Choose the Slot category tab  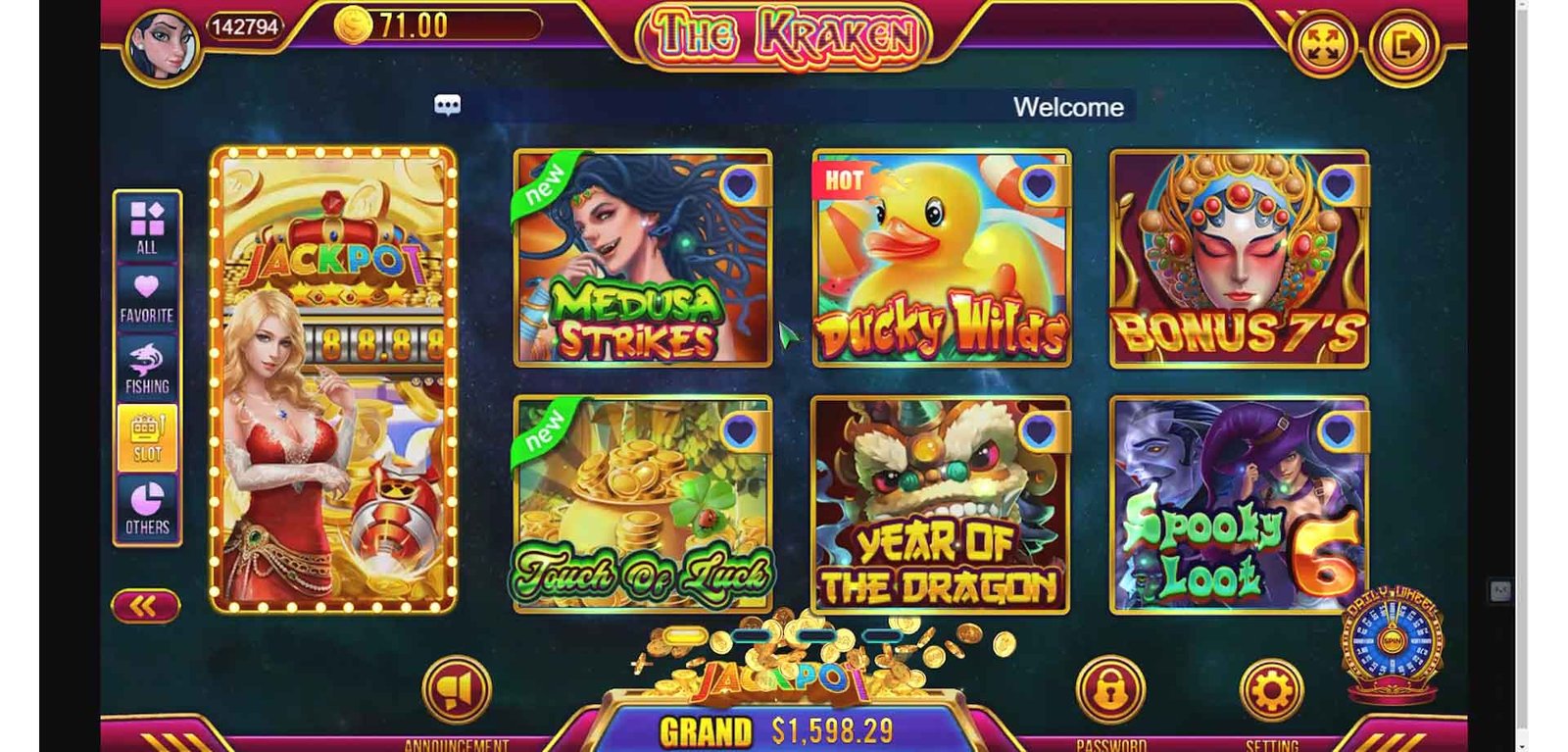pos(147,438)
